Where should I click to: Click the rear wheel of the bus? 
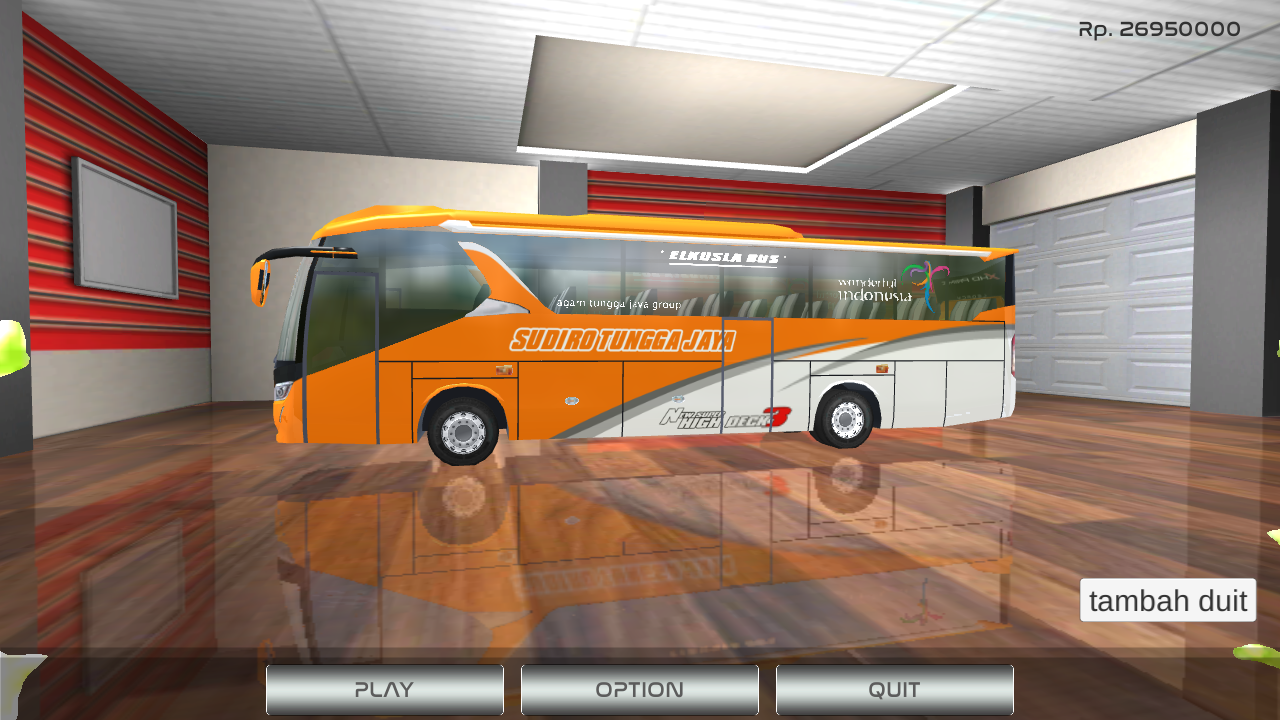(845, 420)
